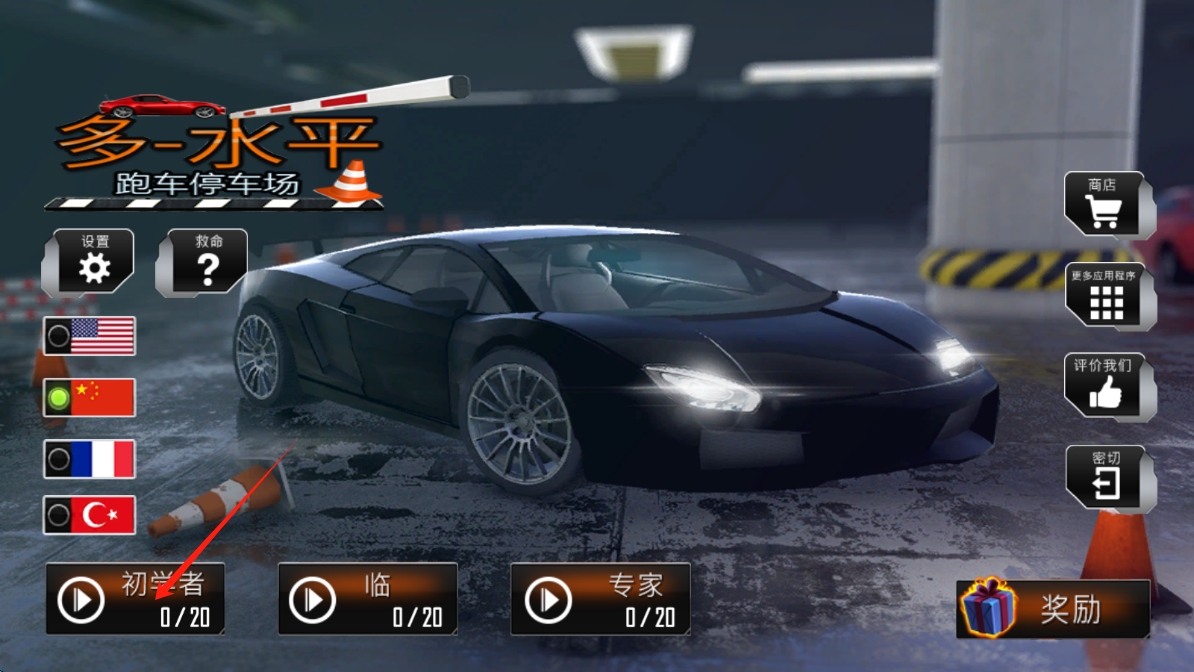
Task: Select the United States flag language
Action: [90, 336]
